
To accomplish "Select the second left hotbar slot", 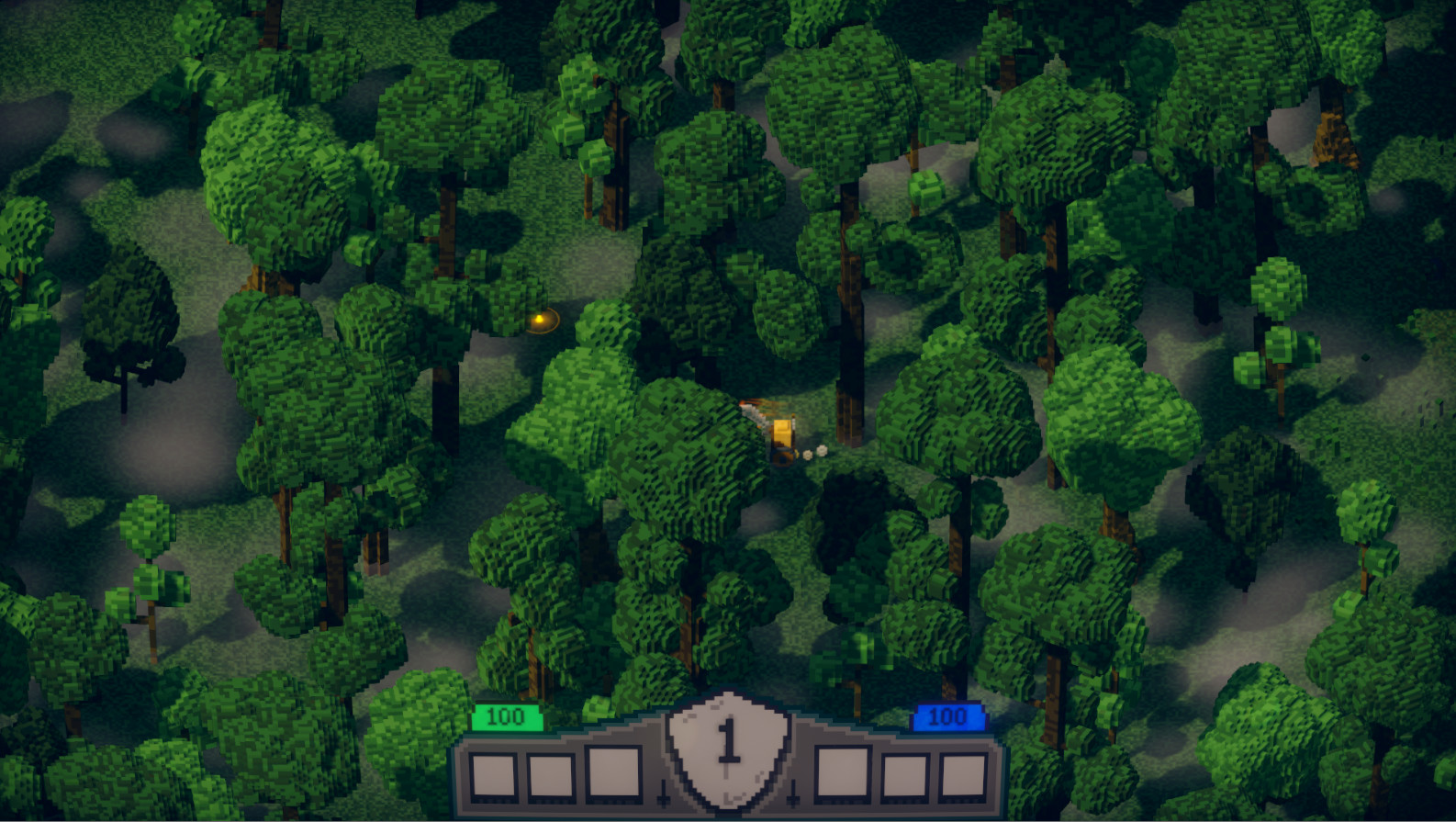I will [549, 775].
